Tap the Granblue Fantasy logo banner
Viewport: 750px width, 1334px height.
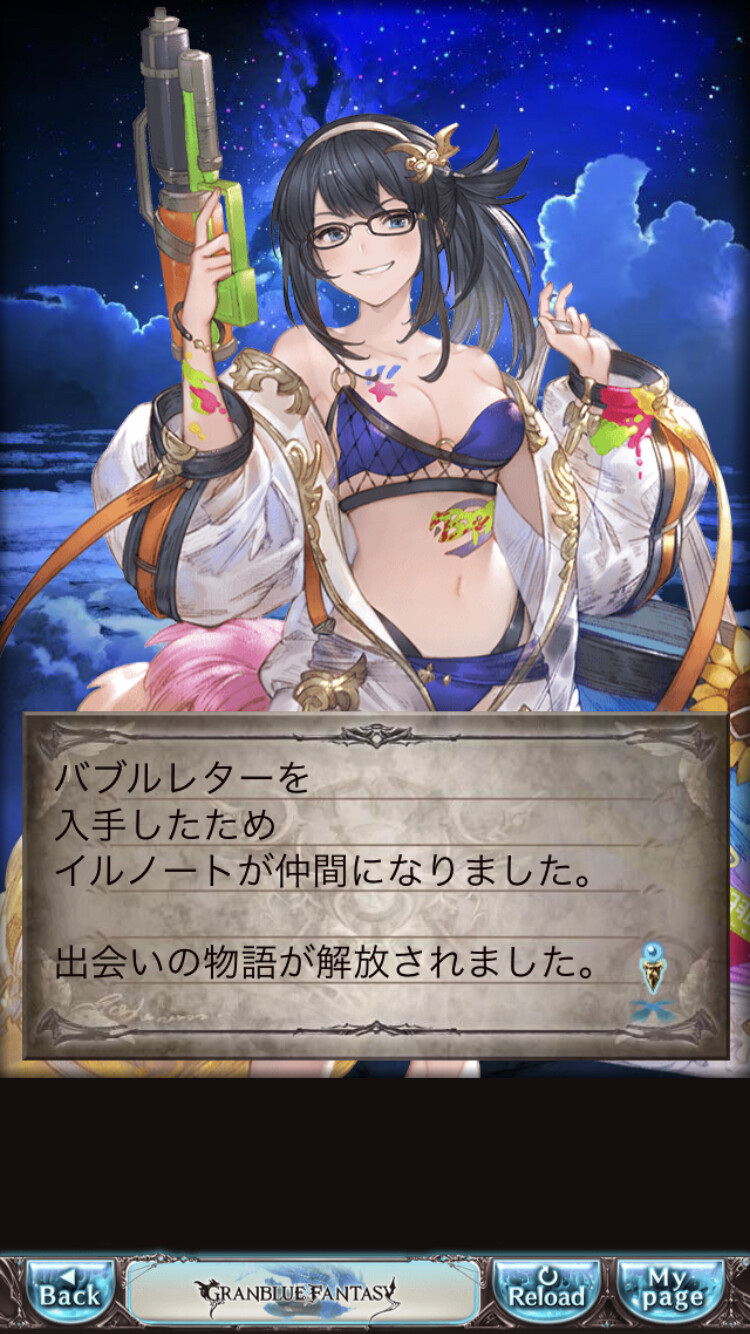[x=303, y=1291]
